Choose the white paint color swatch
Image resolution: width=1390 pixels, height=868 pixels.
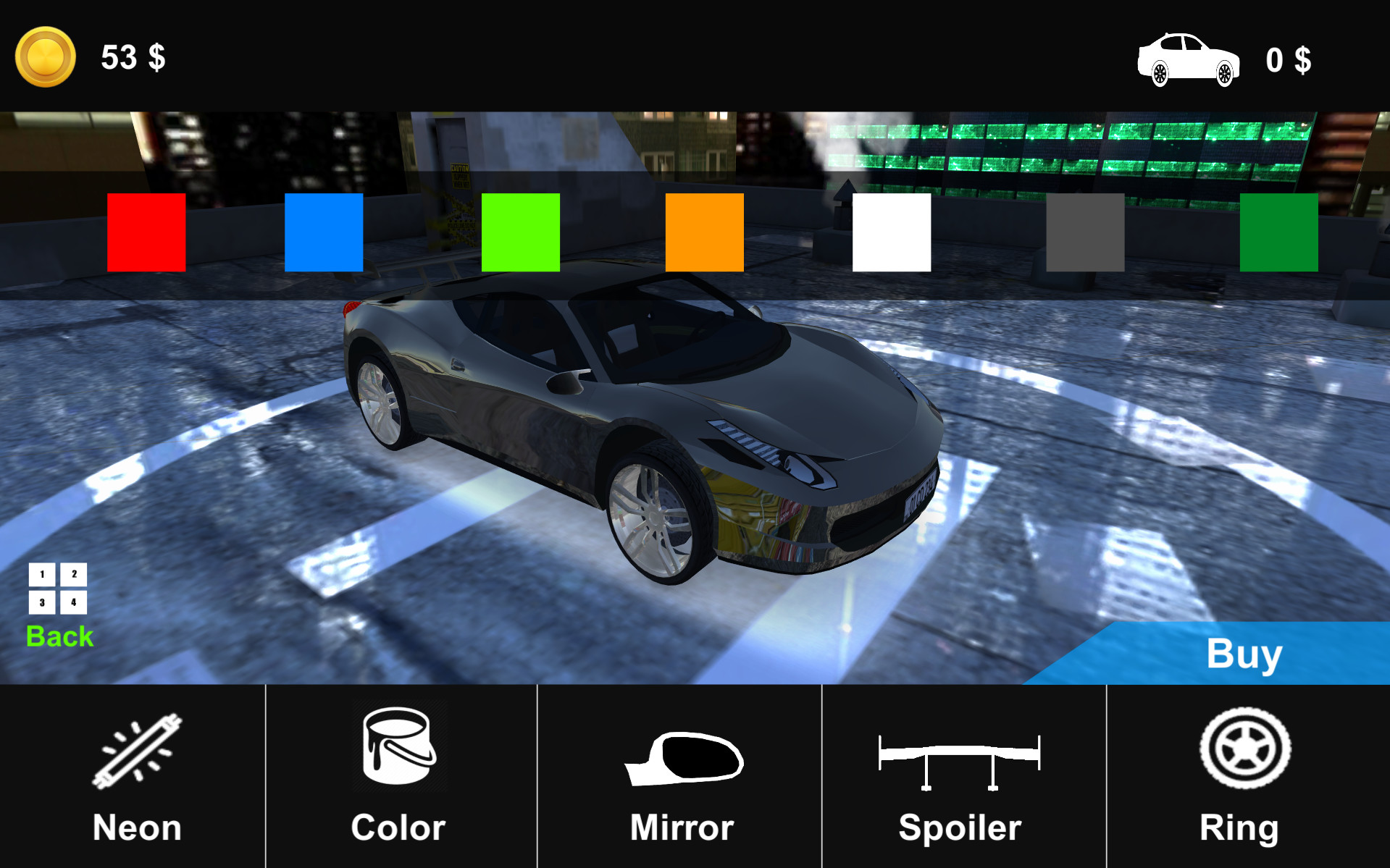[891, 232]
